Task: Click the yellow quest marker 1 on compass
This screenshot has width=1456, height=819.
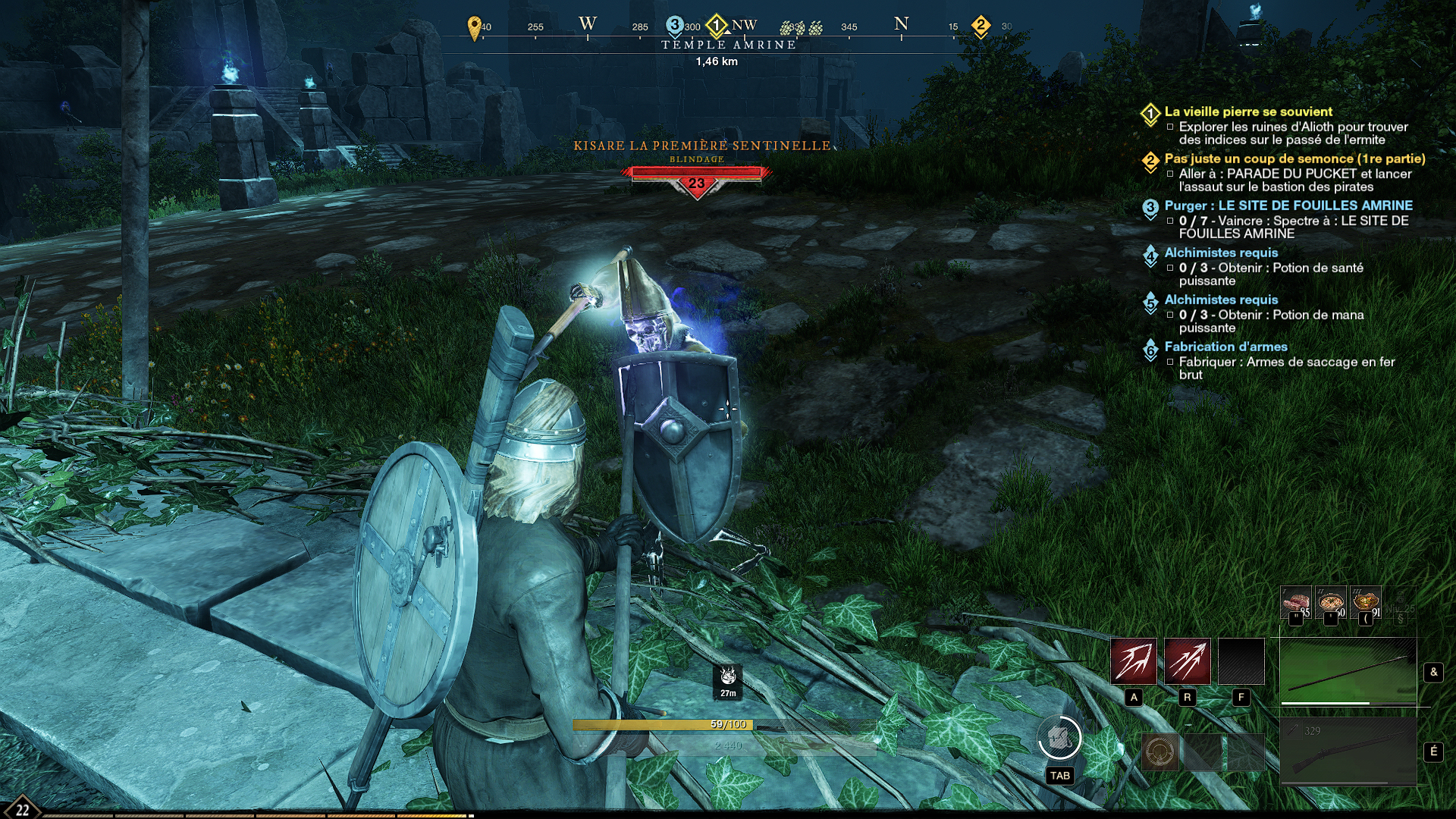Action: click(717, 26)
